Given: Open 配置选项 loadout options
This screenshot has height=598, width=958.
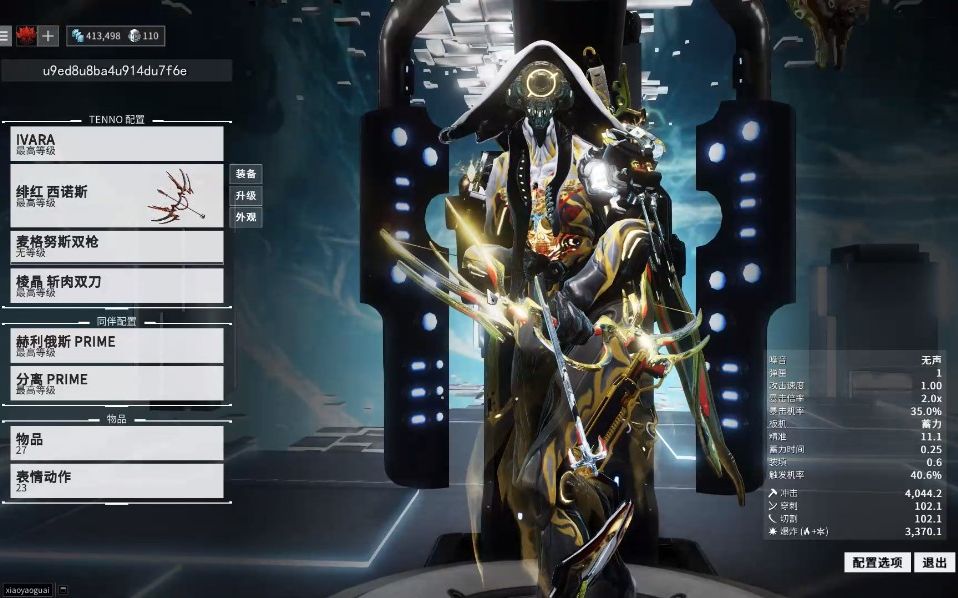Looking at the screenshot, I should tap(878, 563).
